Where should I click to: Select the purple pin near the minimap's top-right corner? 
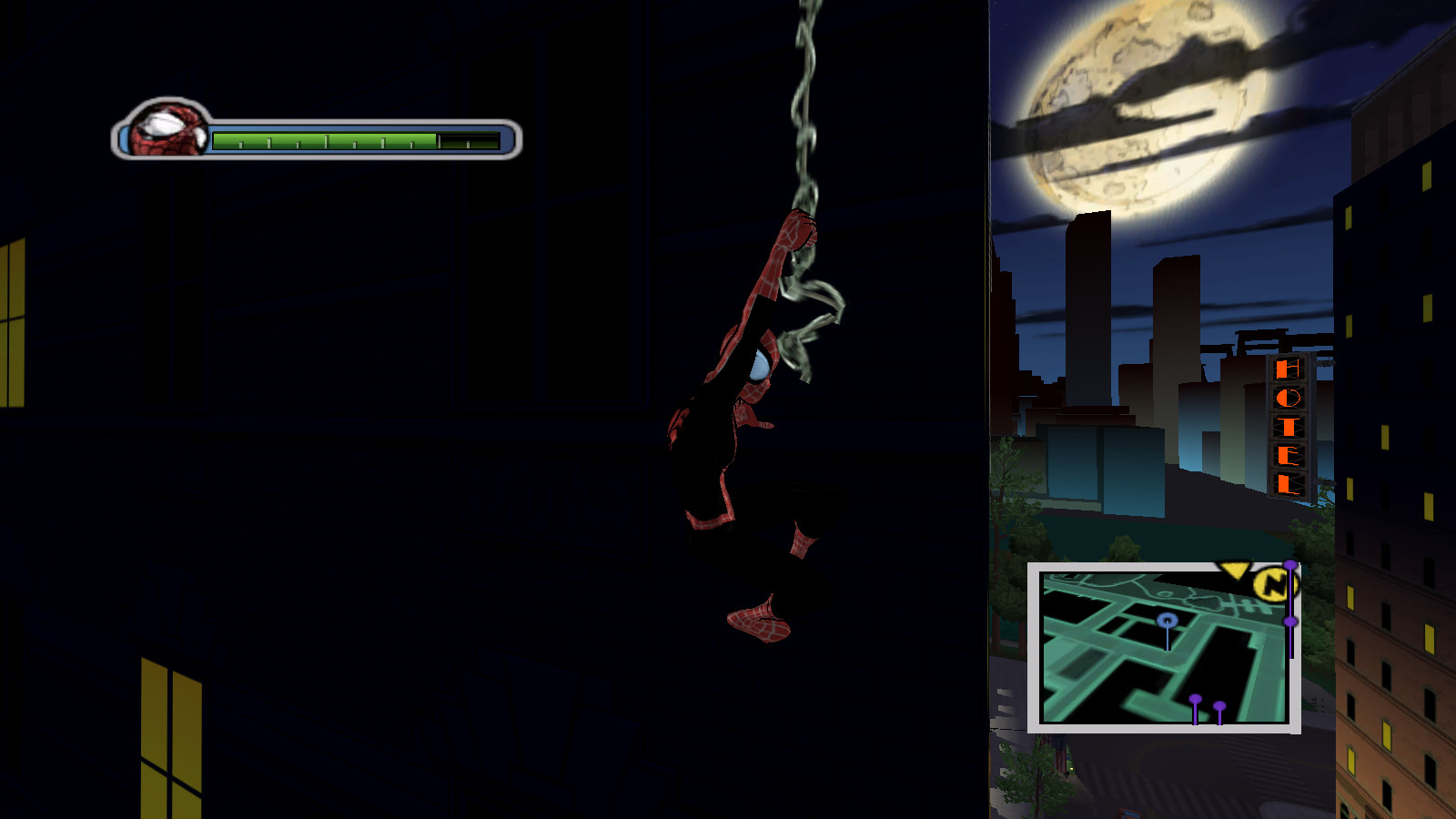(x=1290, y=565)
